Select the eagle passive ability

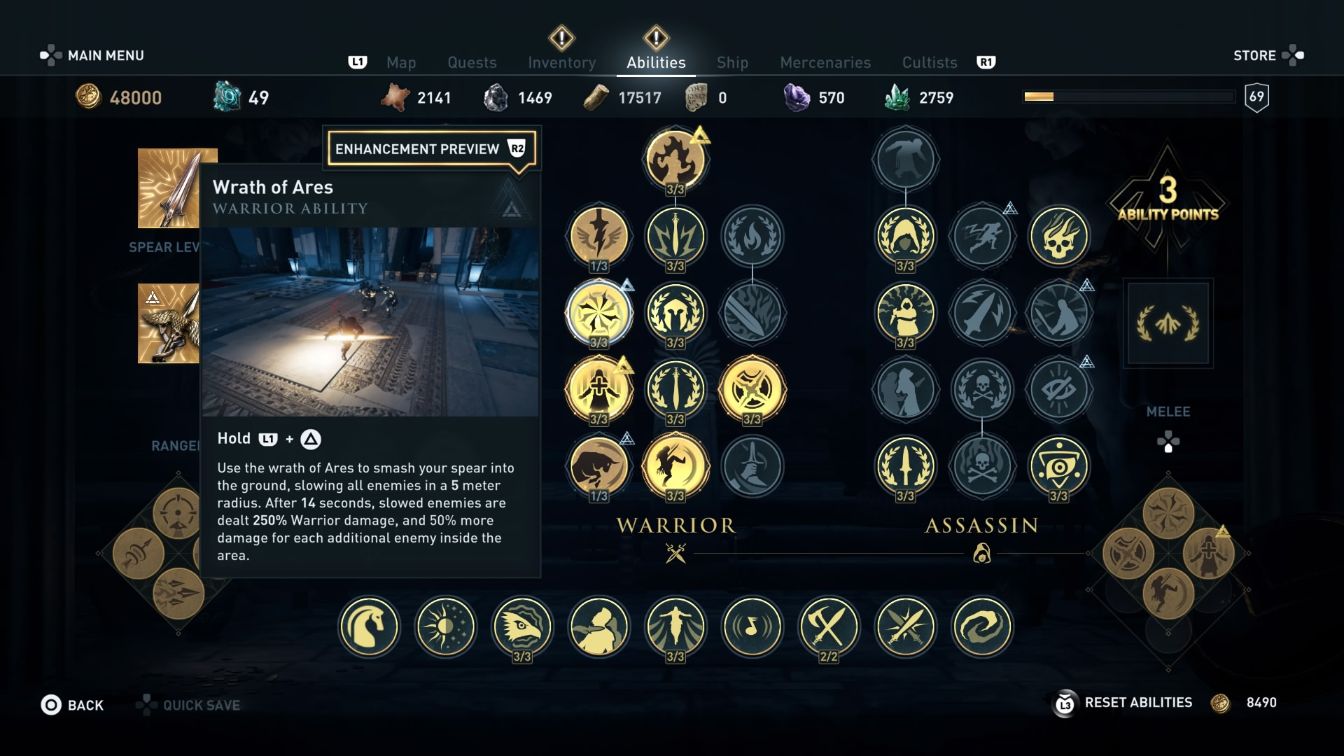coord(522,627)
